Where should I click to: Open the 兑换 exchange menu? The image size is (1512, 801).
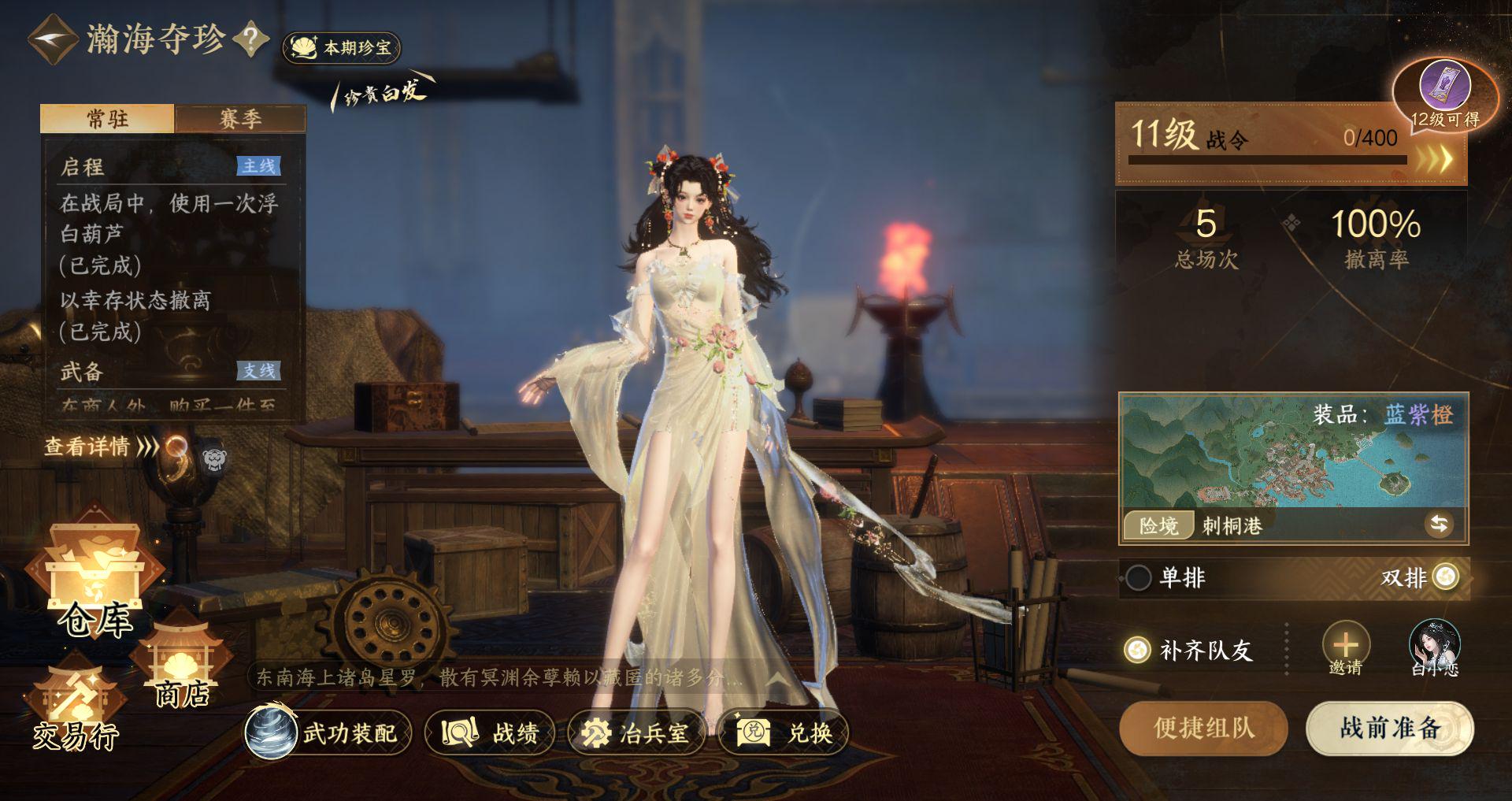pyautogui.click(x=784, y=733)
